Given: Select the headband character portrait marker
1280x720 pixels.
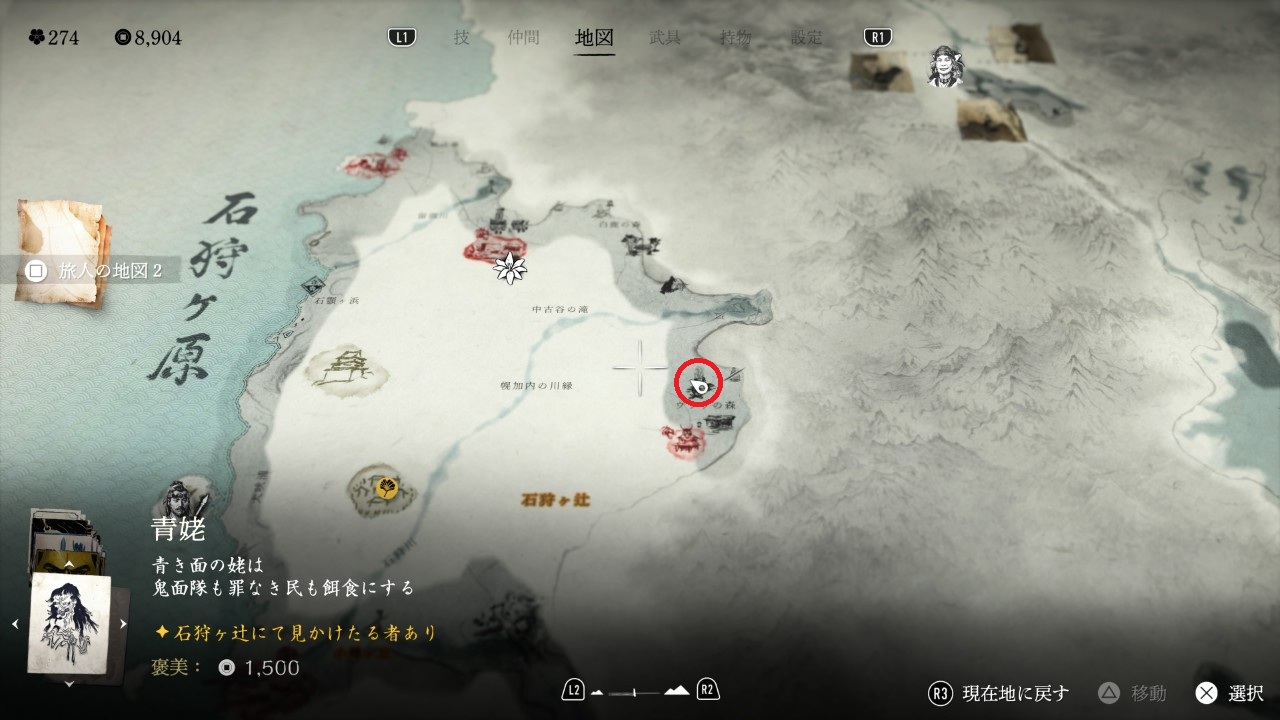Looking at the screenshot, I should (x=943, y=66).
